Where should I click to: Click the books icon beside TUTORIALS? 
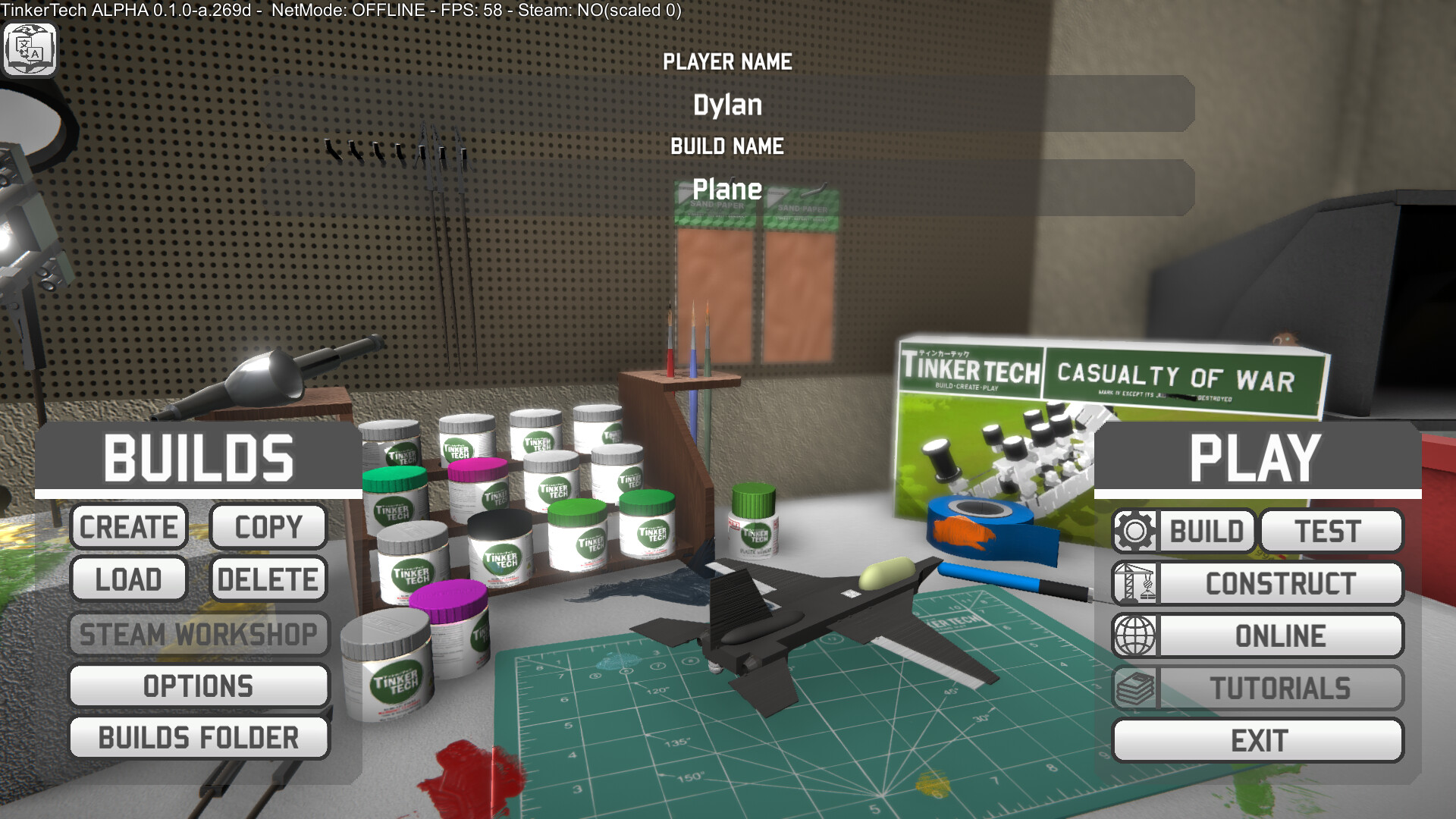tap(1135, 687)
